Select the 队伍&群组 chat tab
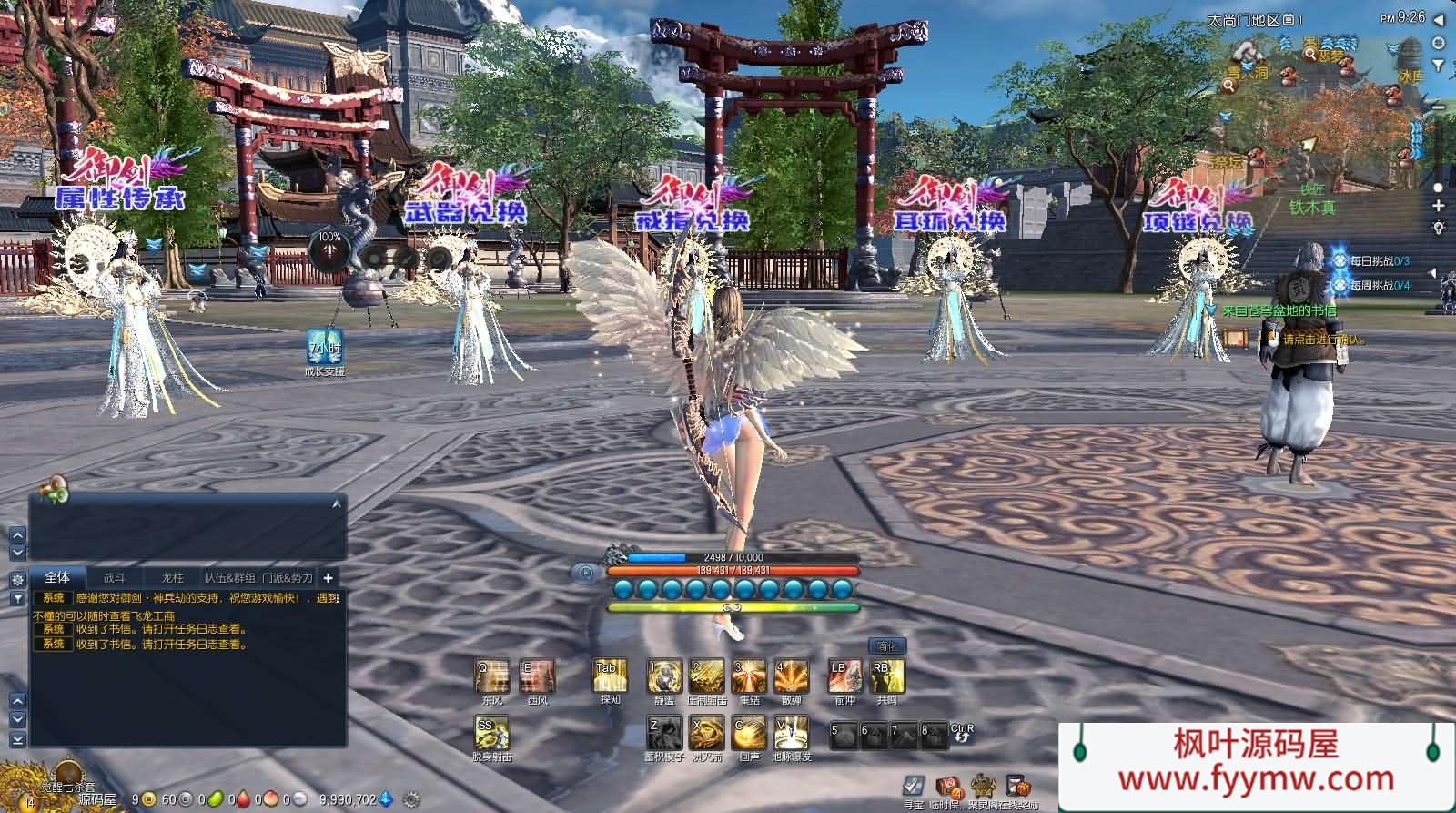This screenshot has width=1456, height=813. tap(229, 577)
